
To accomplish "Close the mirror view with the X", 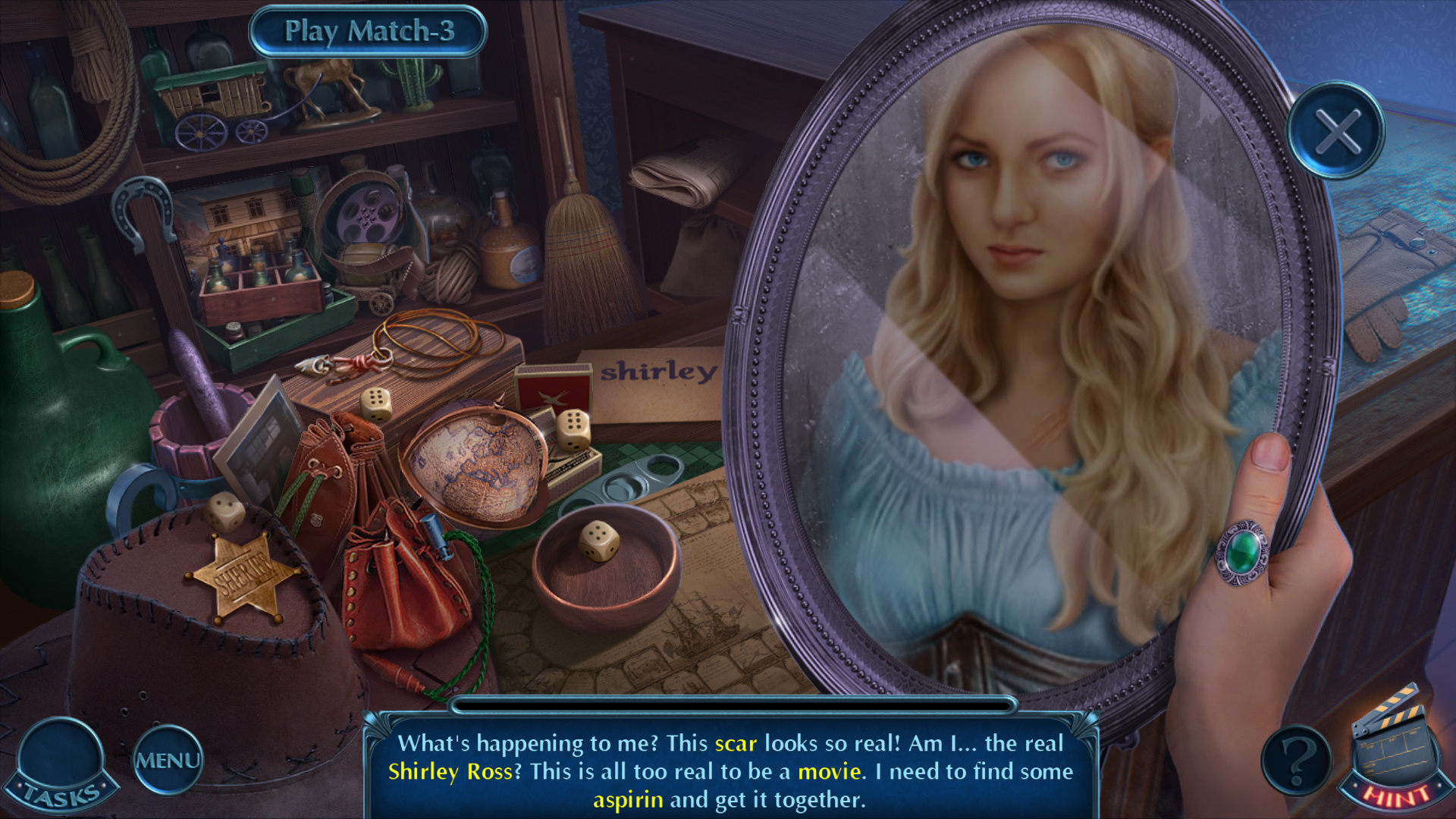I will click(1336, 130).
